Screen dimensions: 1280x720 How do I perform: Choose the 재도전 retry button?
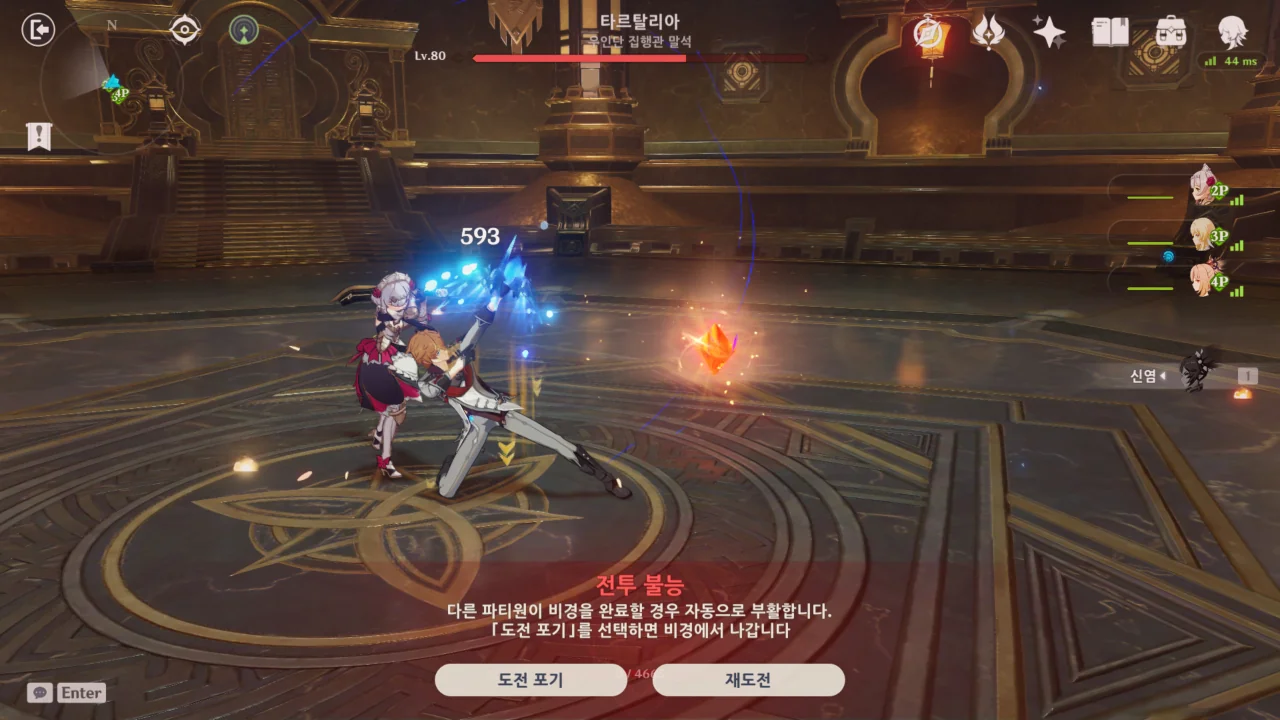click(x=748, y=680)
